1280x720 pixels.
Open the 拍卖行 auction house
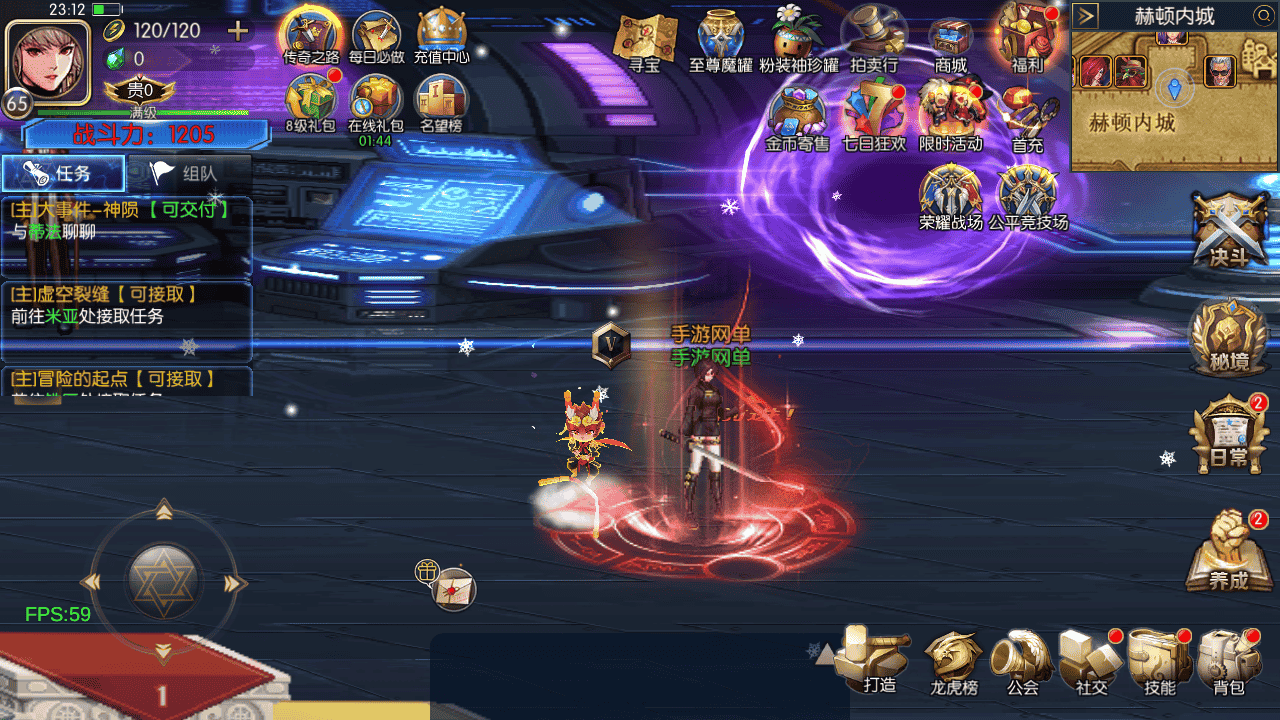(x=873, y=40)
